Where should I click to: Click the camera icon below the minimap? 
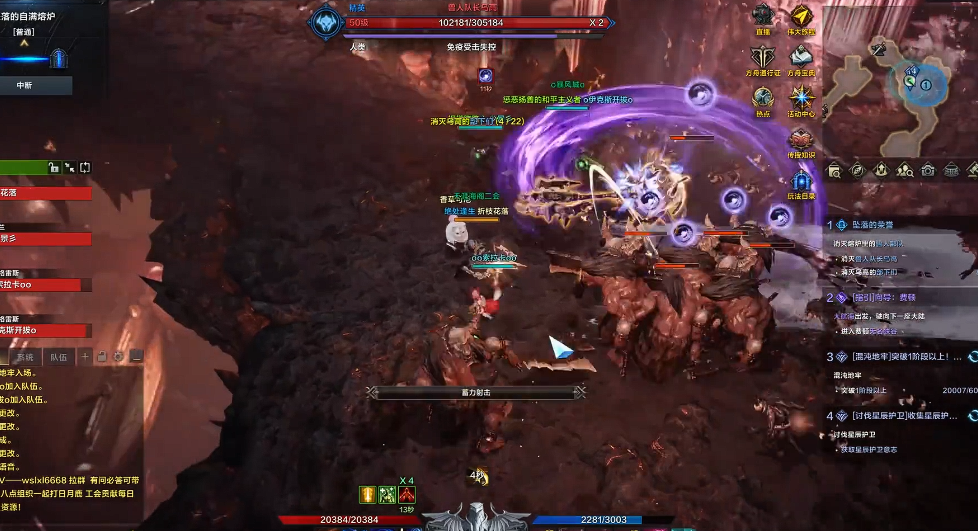tap(928, 170)
